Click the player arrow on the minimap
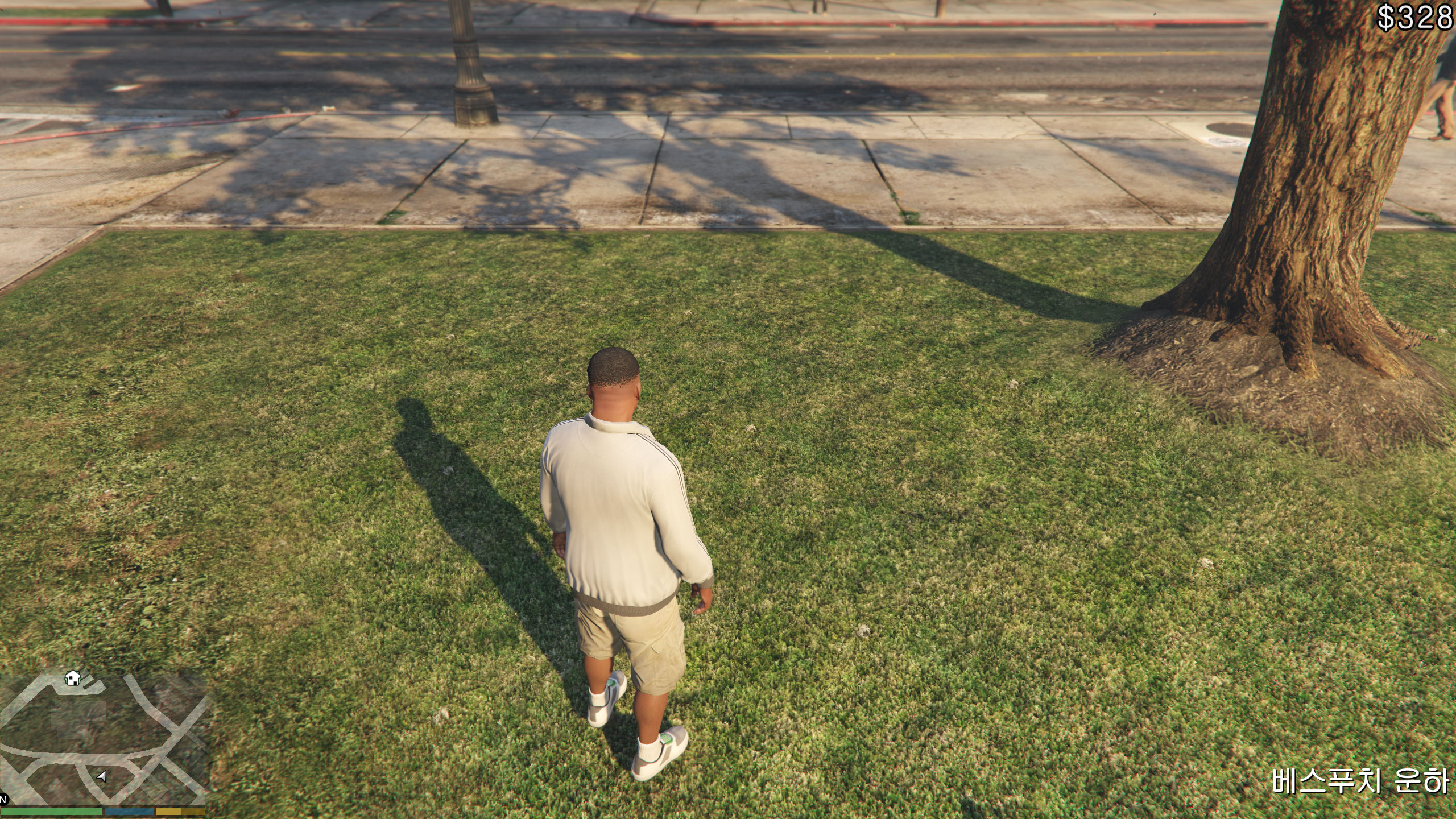The width and height of the screenshot is (1456, 819). (x=102, y=776)
